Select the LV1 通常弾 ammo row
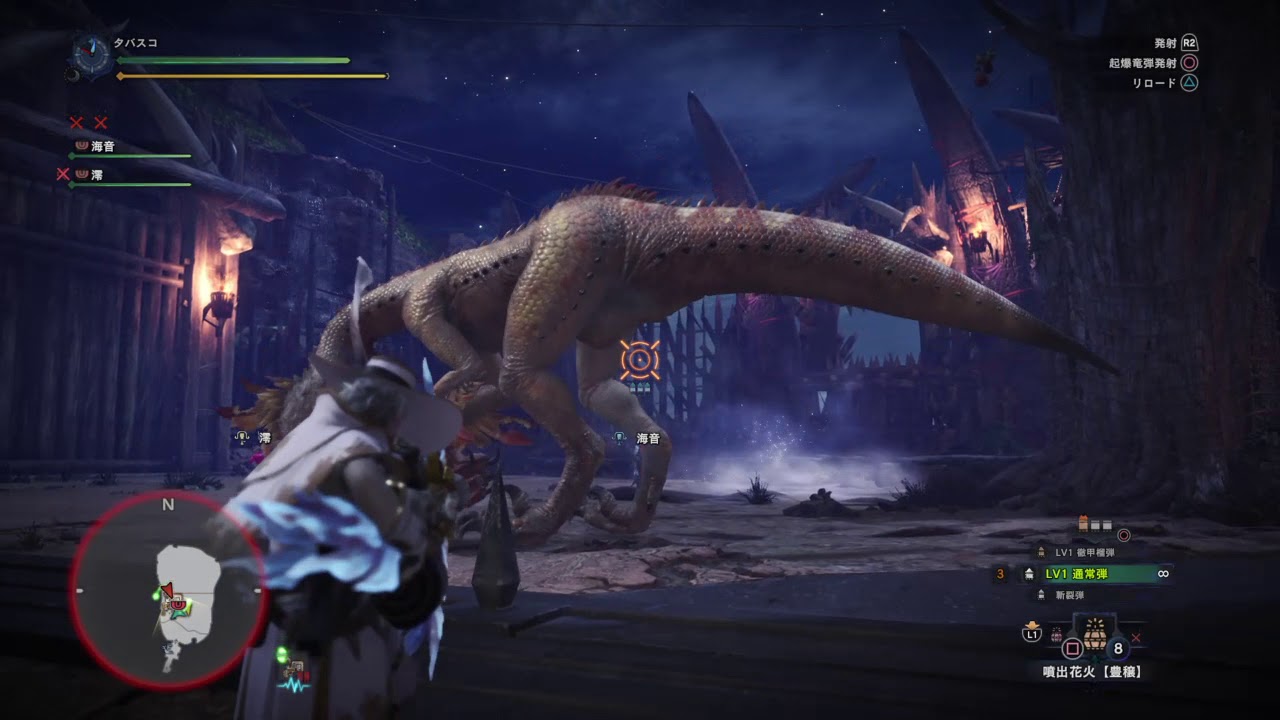This screenshot has width=1280, height=720. click(1093, 574)
